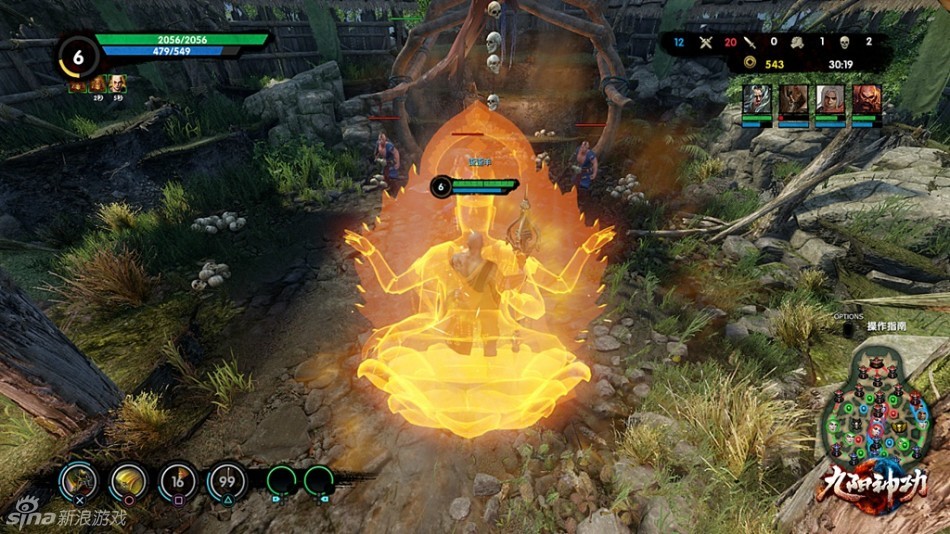Click the blond face buff icon
The width and height of the screenshot is (950, 534).
[118, 84]
